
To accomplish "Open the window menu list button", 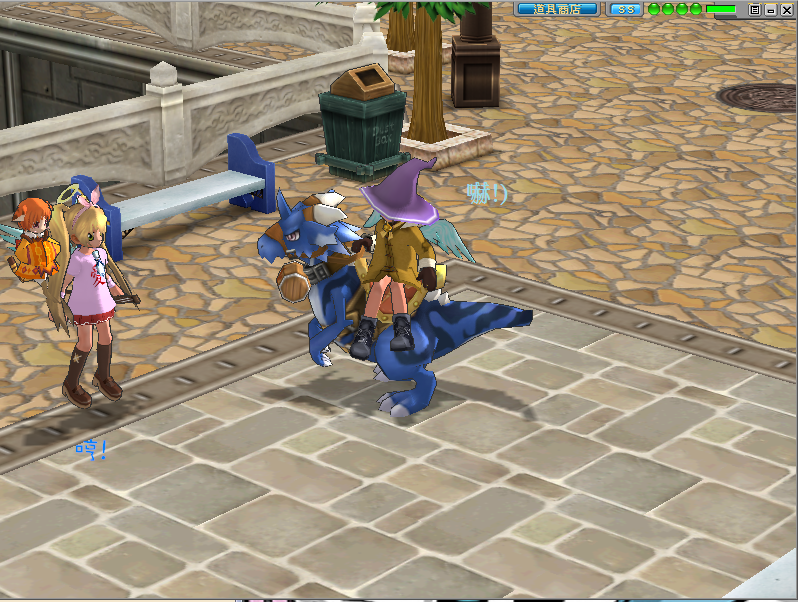I will (755, 9).
